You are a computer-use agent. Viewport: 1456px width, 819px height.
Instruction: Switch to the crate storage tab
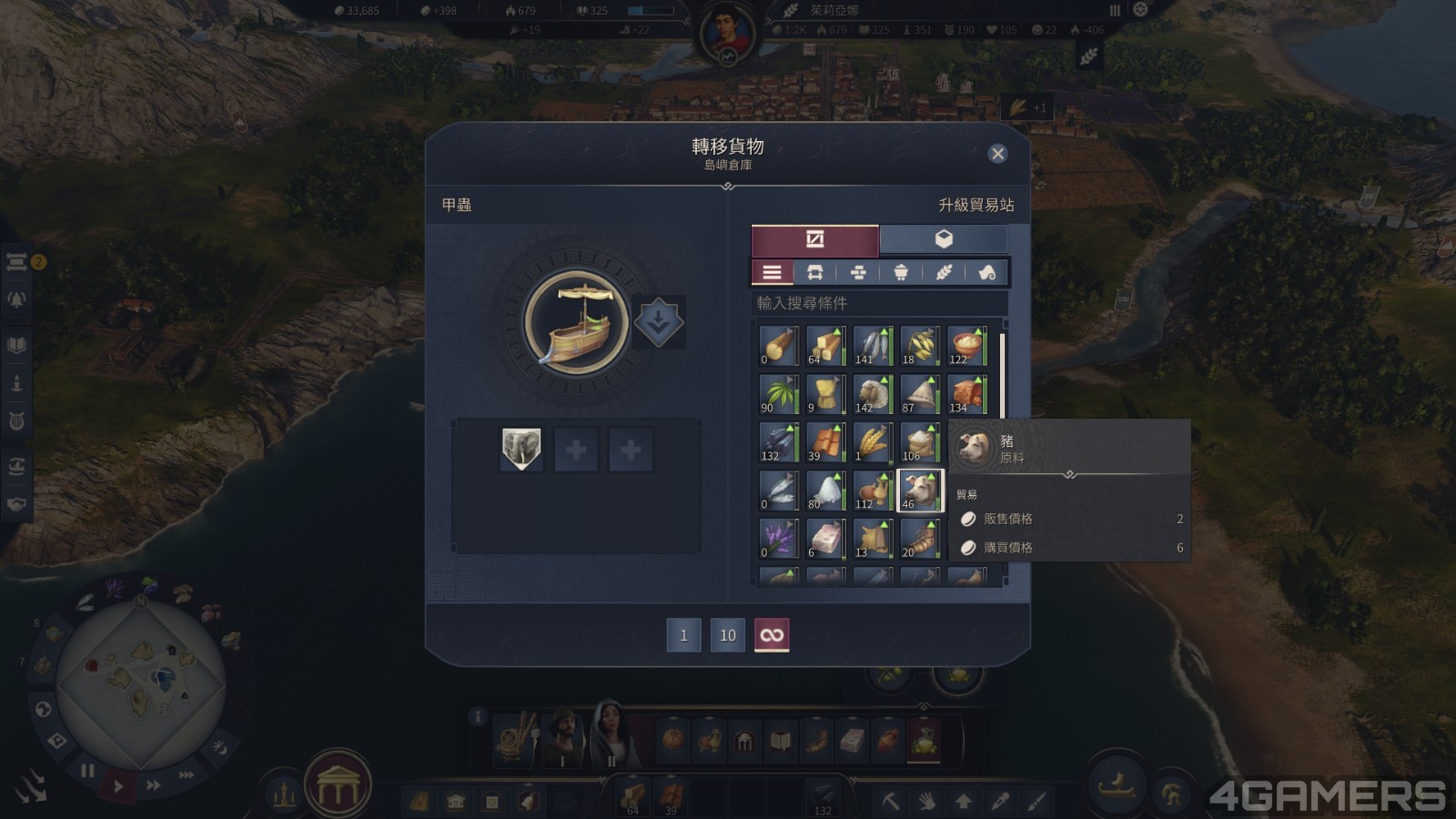click(814, 239)
